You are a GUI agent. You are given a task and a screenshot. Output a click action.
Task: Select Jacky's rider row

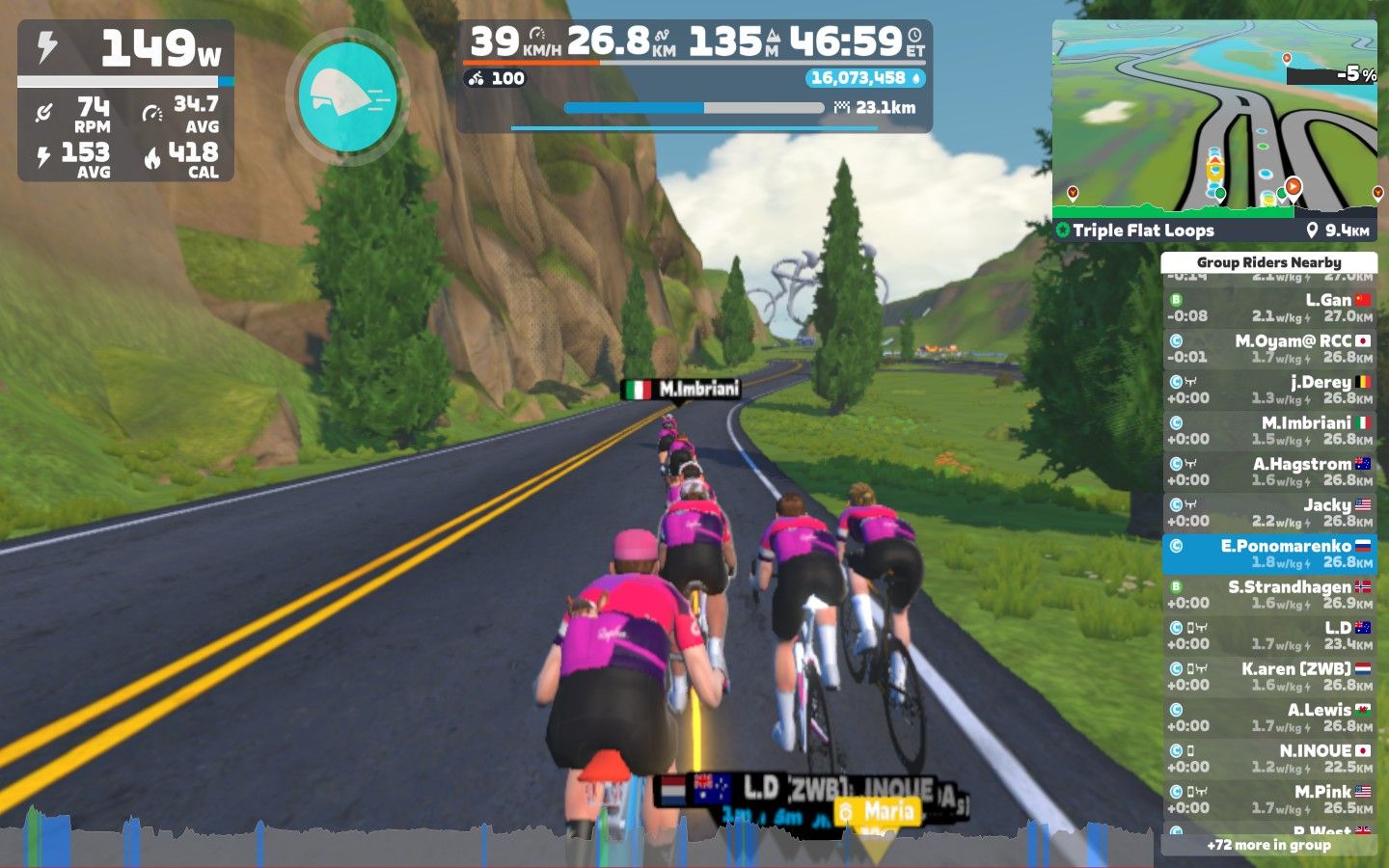click(1268, 512)
